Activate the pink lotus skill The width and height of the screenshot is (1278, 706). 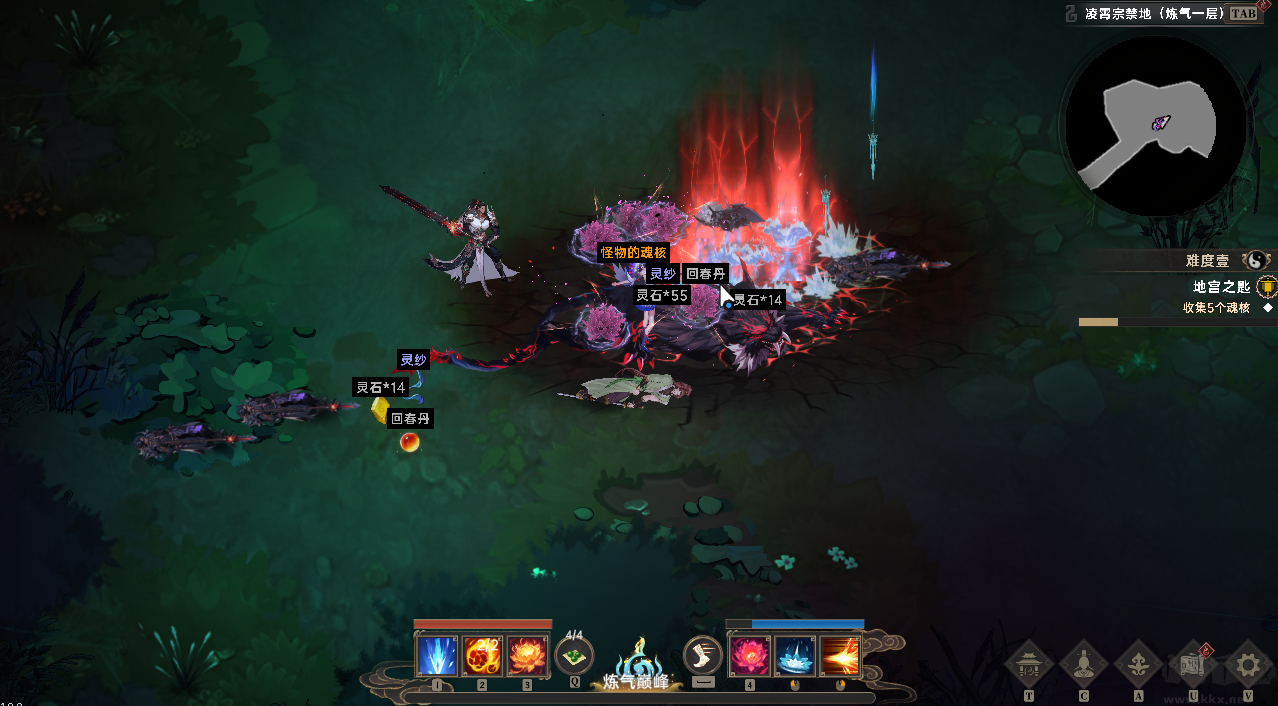pyautogui.click(x=749, y=656)
